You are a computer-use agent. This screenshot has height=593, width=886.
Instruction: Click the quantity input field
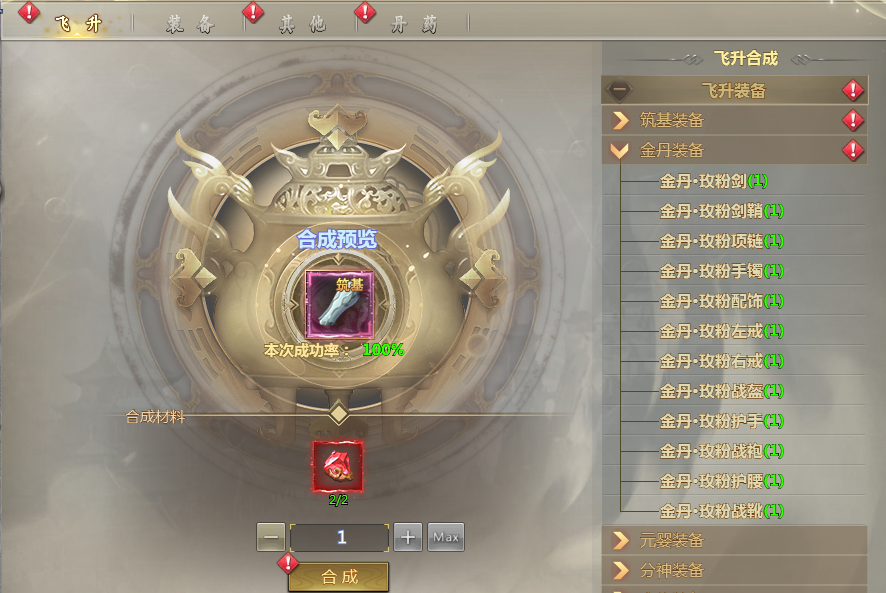point(340,537)
